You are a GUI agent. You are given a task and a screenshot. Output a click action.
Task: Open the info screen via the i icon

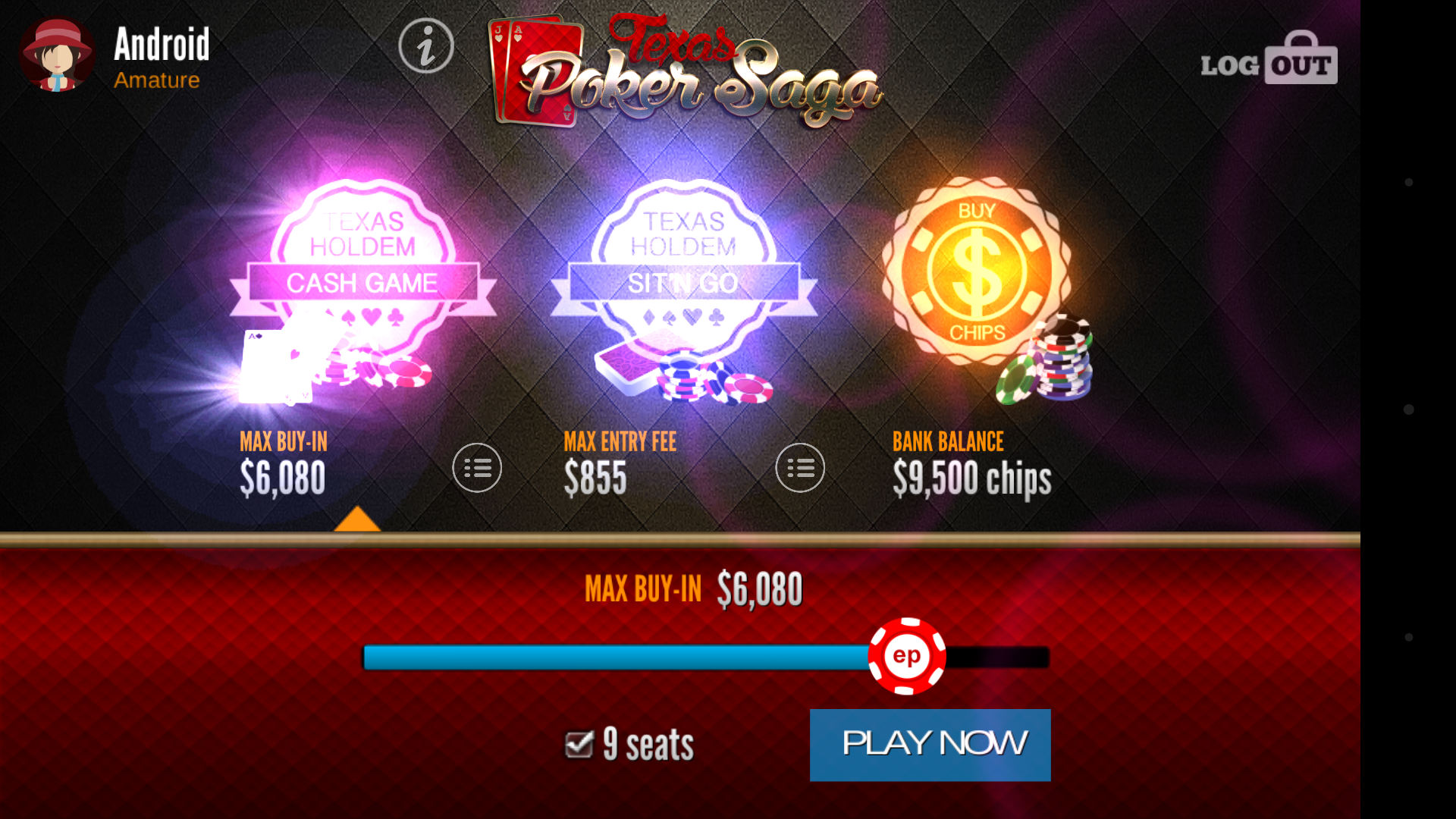[x=427, y=45]
